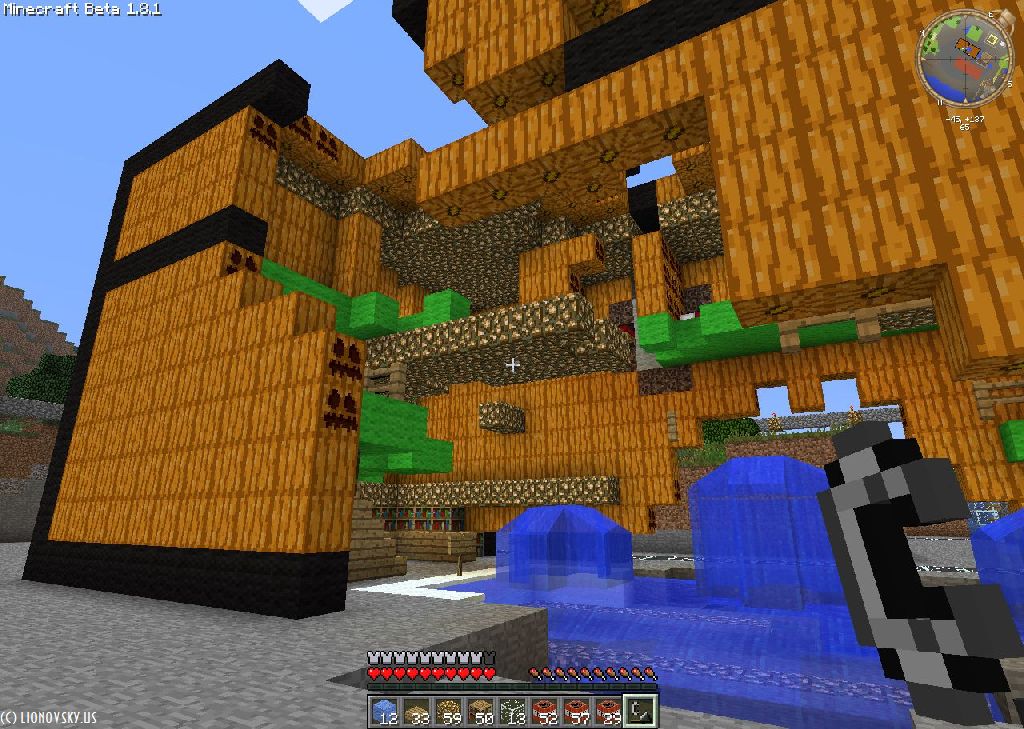The height and width of the screenshot is (729, 1024).
Task: Select the TNT stack of 52
Action: 543,711
